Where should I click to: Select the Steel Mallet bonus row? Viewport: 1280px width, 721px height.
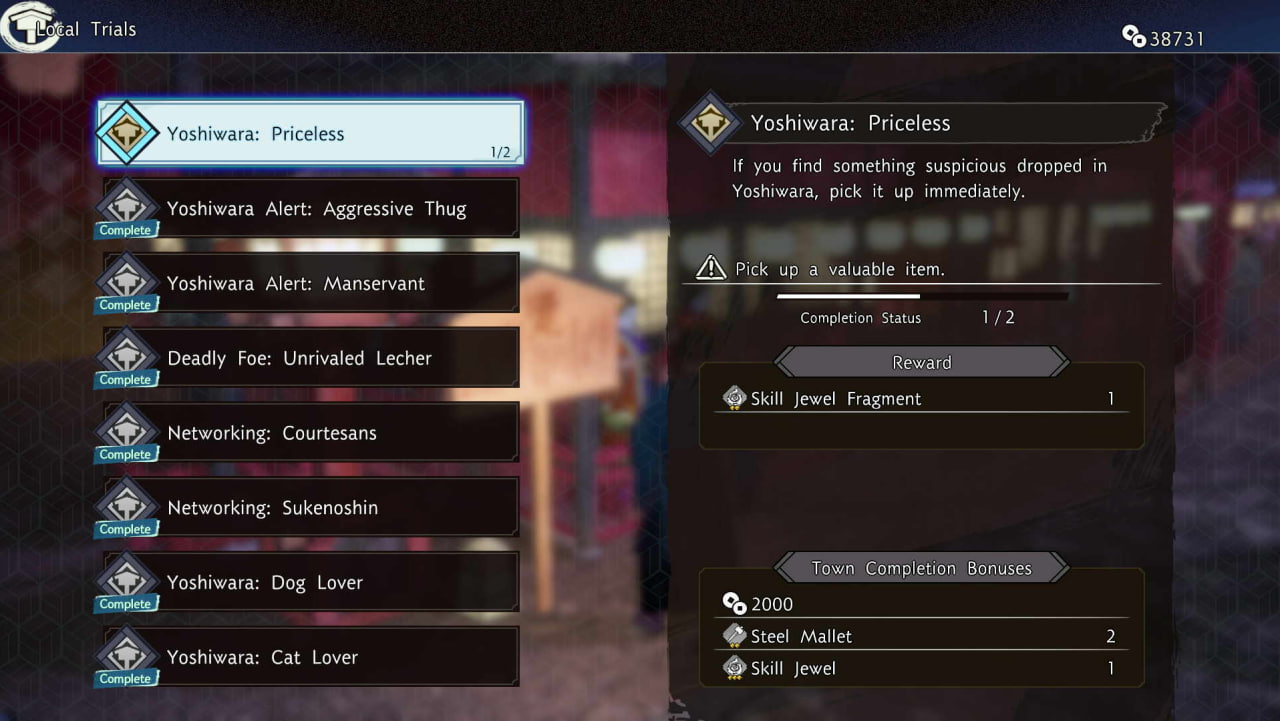921,636
